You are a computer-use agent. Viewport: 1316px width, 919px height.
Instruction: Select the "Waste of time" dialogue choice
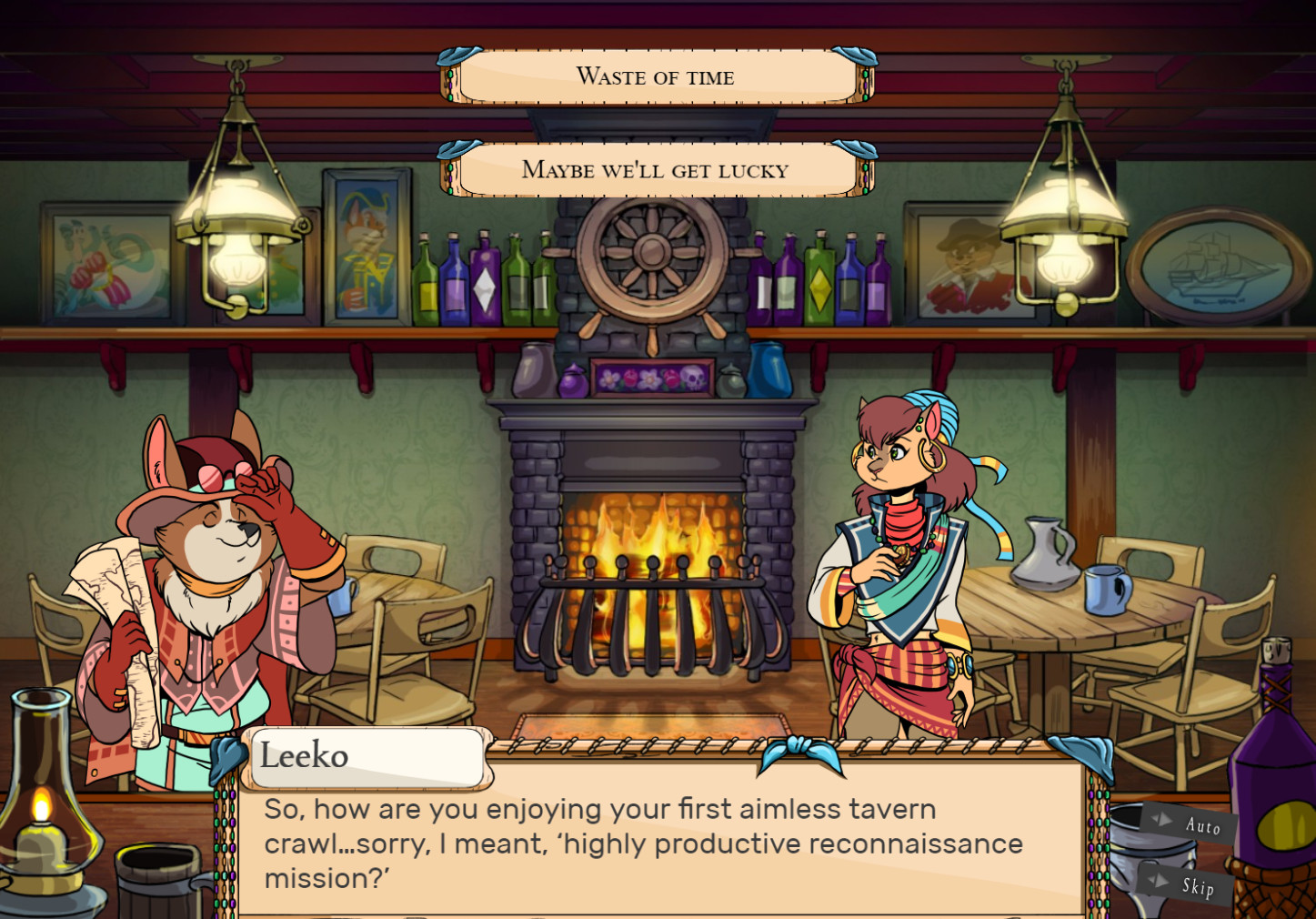click(655, 77)
